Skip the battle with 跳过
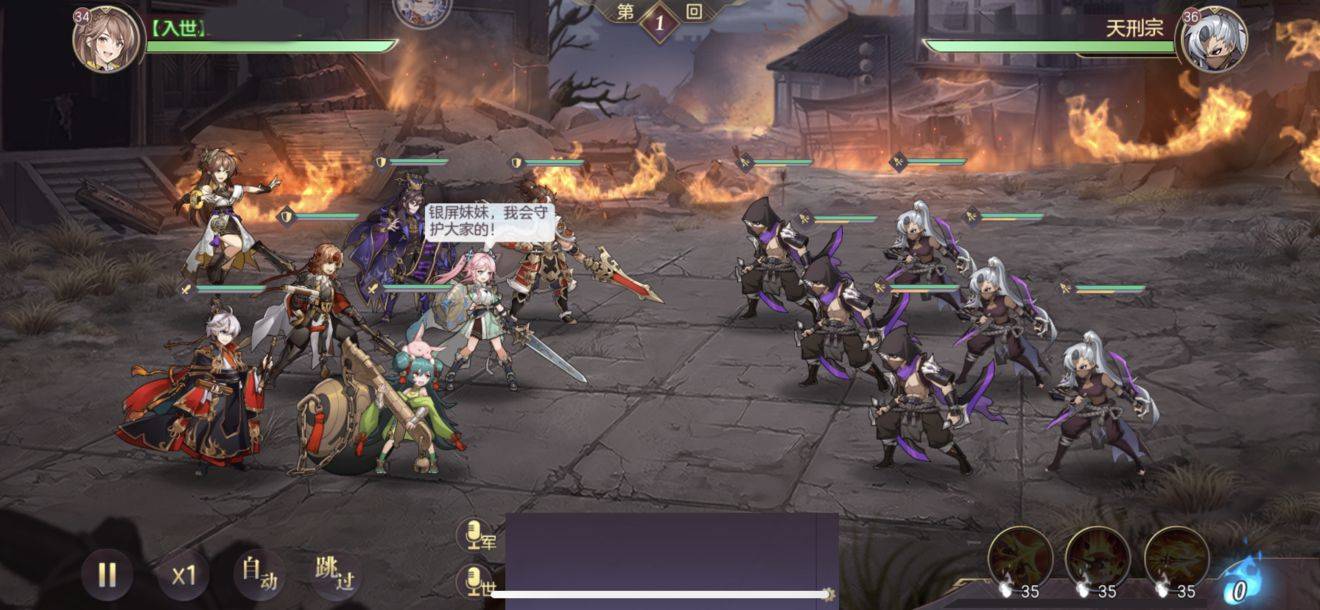The height and width of the screenshot is (610, 1320). (x=335, y=574)
